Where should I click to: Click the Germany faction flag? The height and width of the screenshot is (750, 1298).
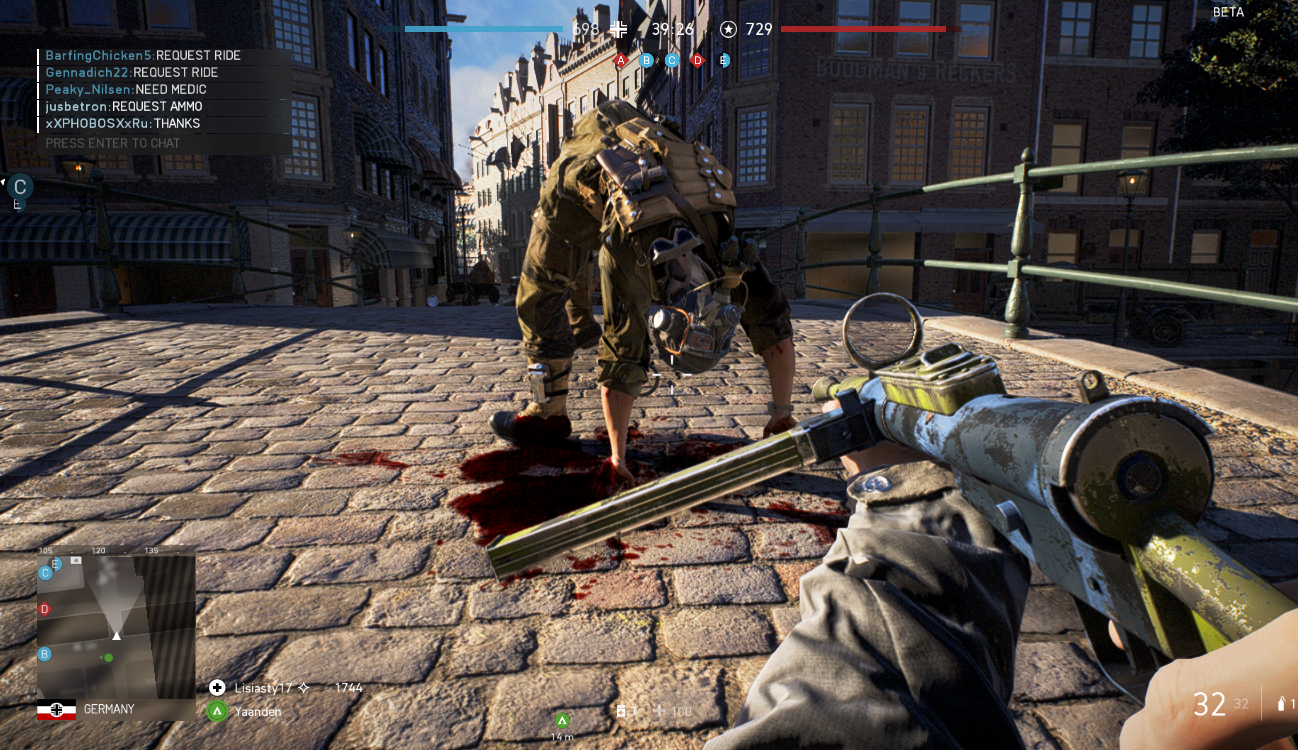56,710
